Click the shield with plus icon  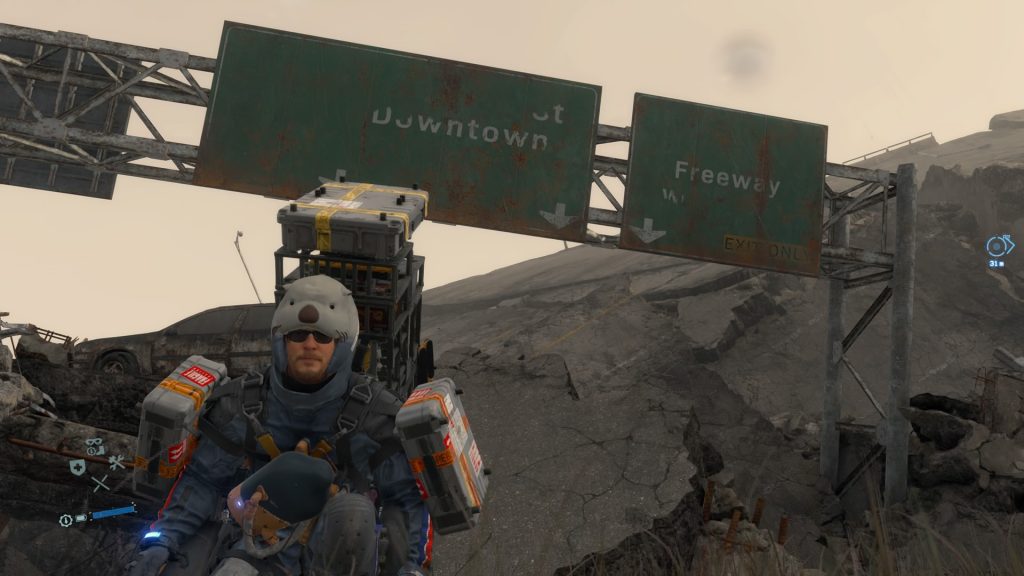pos(77,466)
